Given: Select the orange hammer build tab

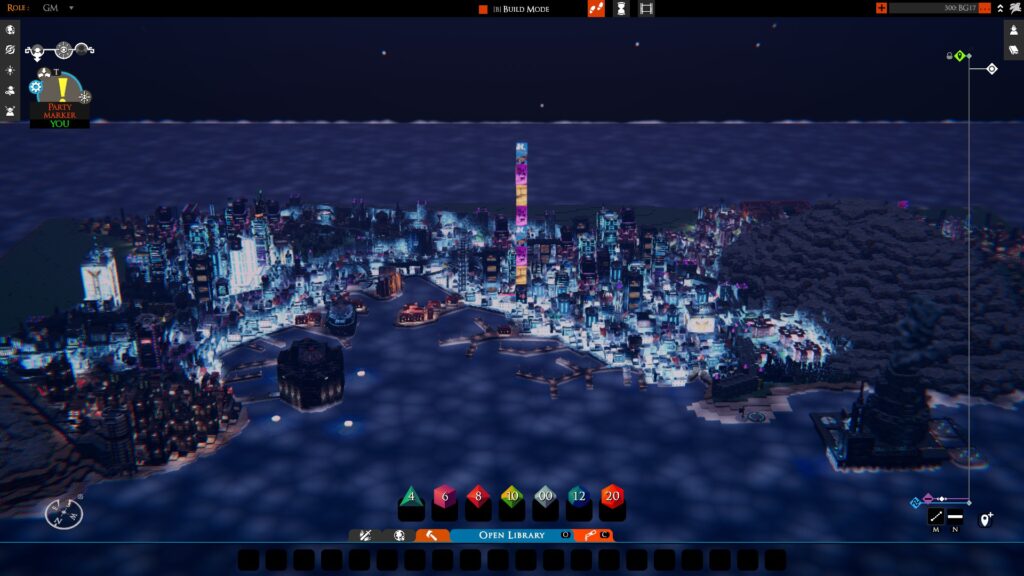Looking at the screenshot, I should [x=432, y=535].
